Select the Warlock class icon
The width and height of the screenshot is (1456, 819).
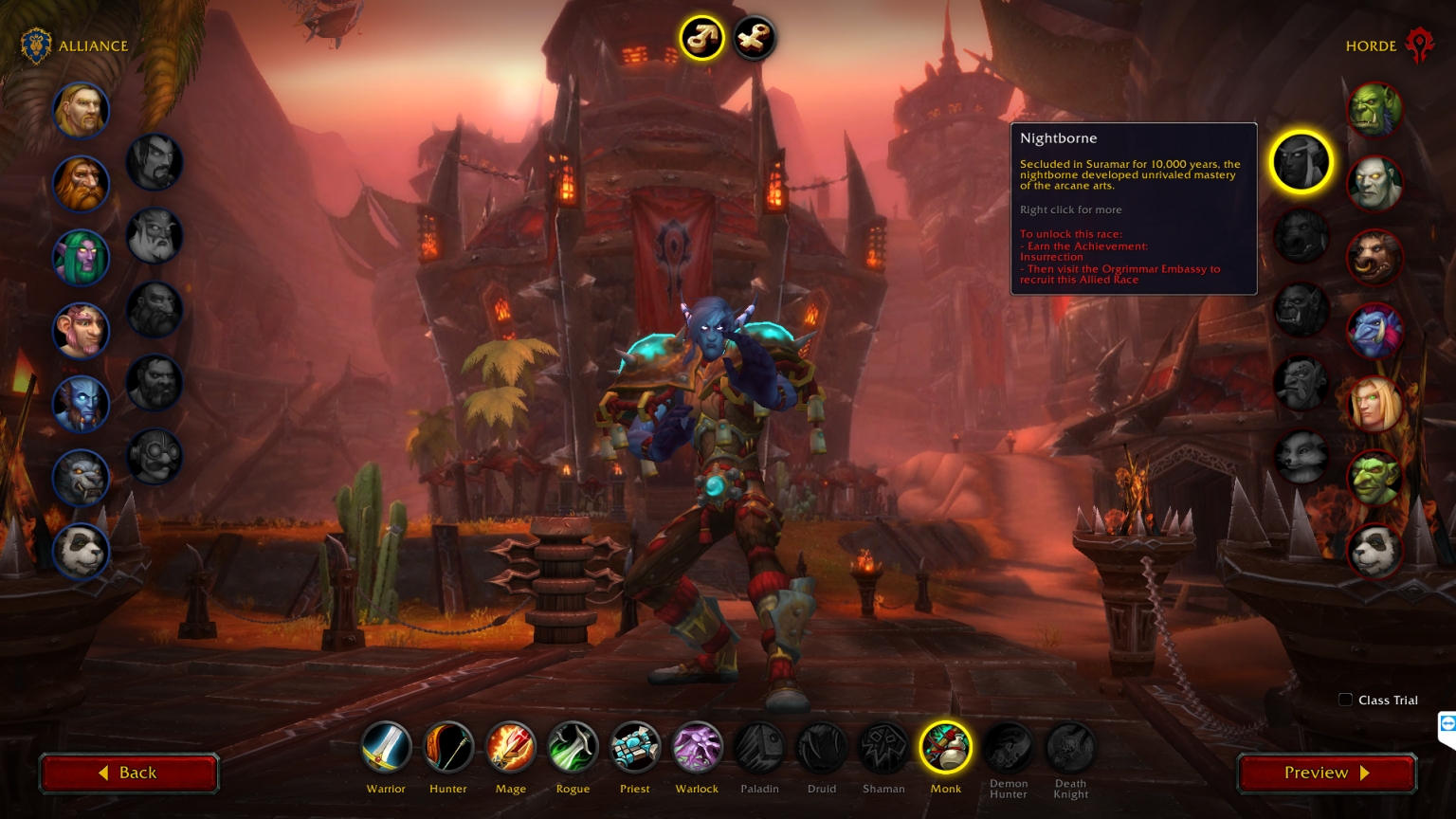click(697, 747)
